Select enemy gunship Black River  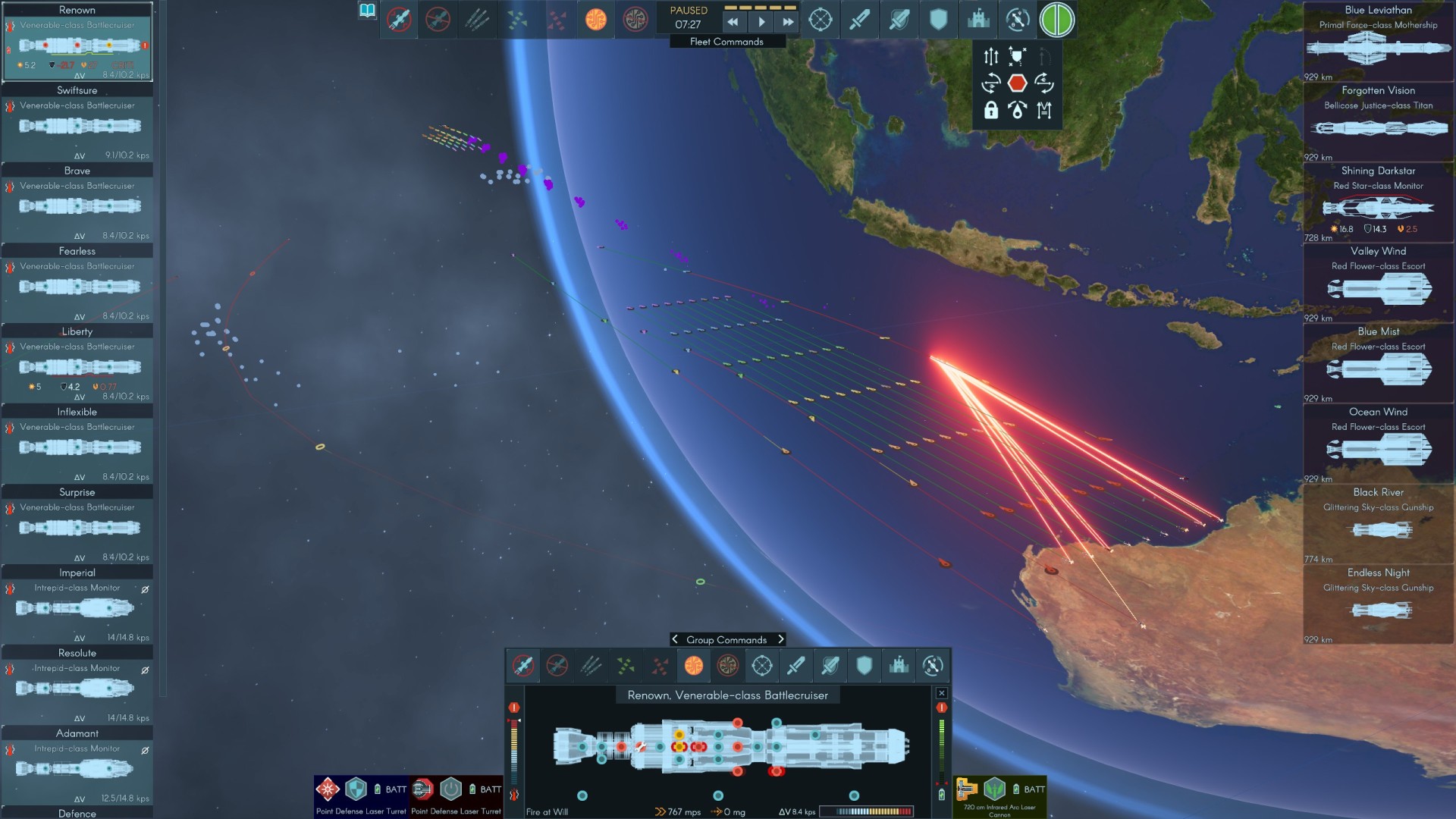point(1378,525)
